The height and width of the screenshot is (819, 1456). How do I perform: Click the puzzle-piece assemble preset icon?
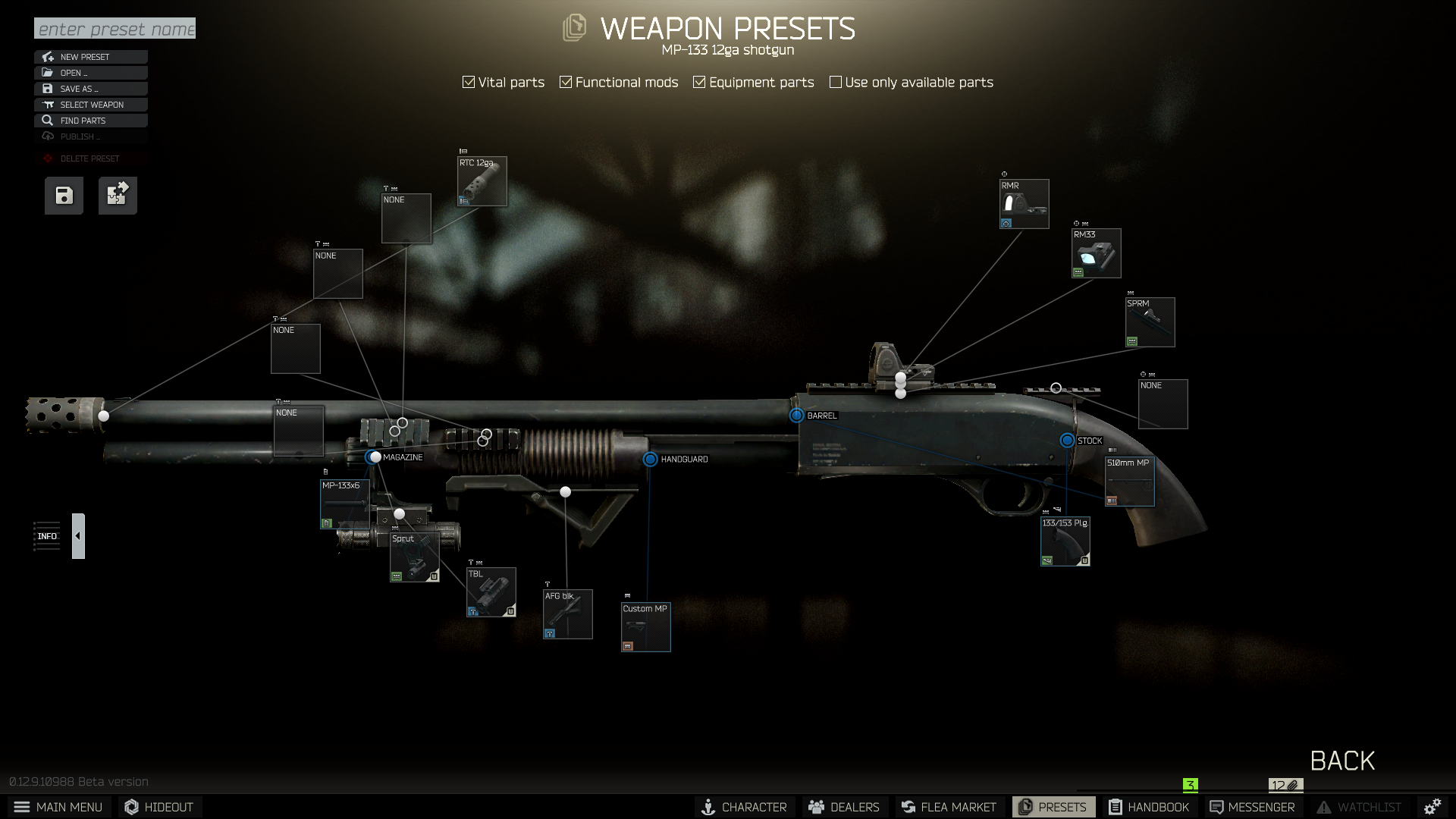click(117, 195)
